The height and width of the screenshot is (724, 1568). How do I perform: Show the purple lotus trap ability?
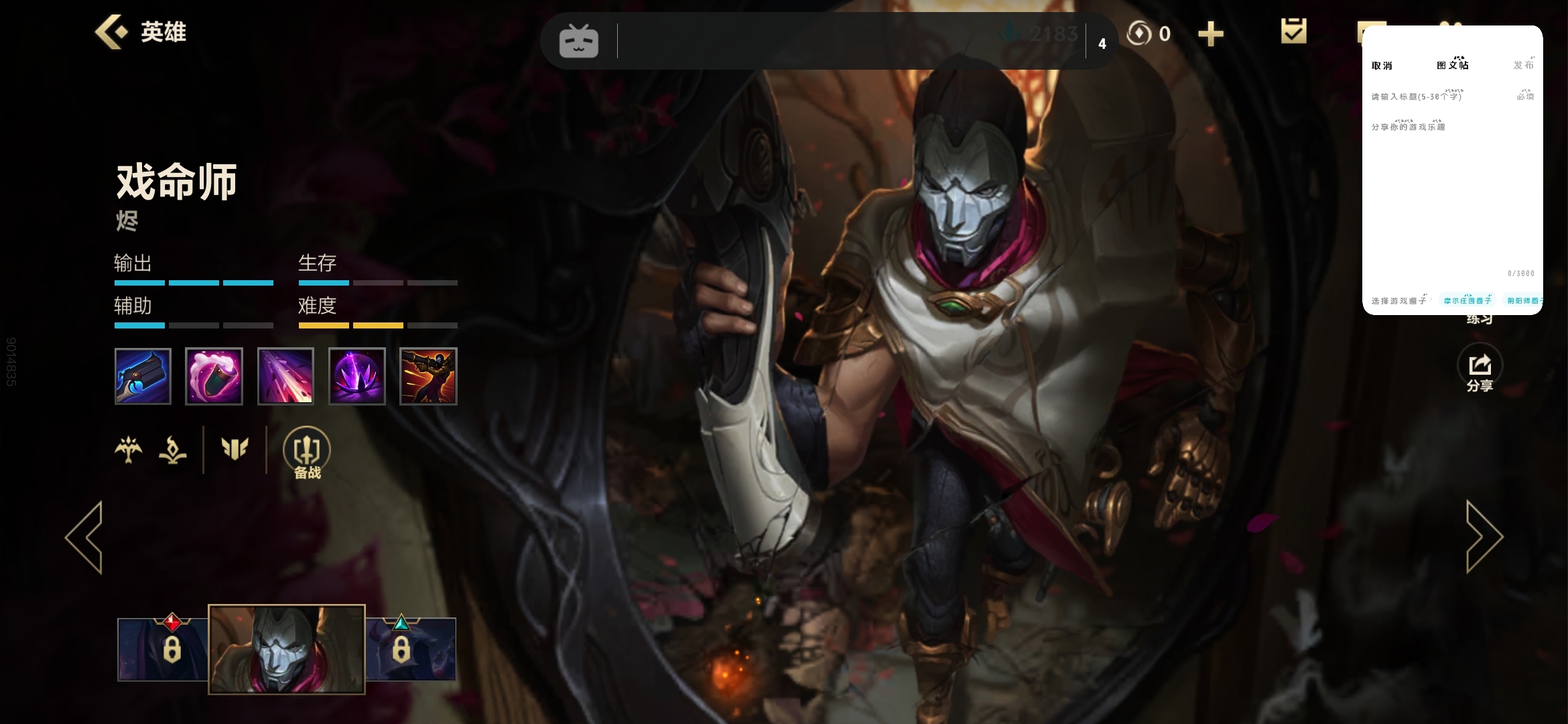[x=357, y=376]
